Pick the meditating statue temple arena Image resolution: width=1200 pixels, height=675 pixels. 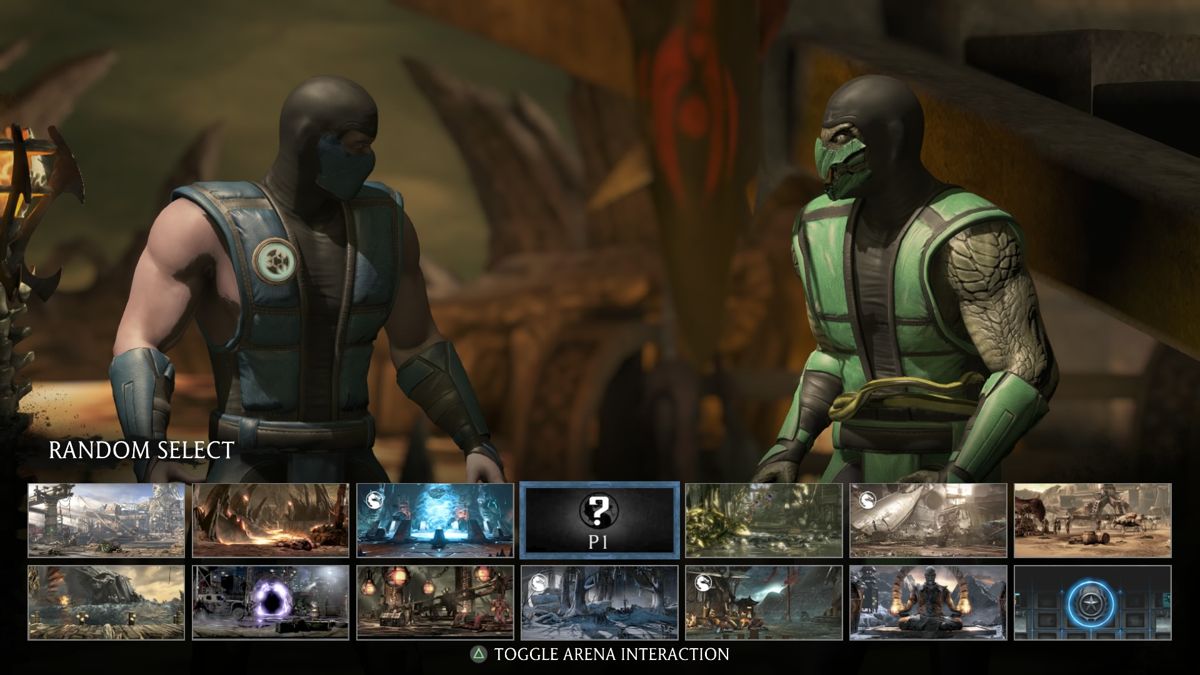[x=928, y=602]
